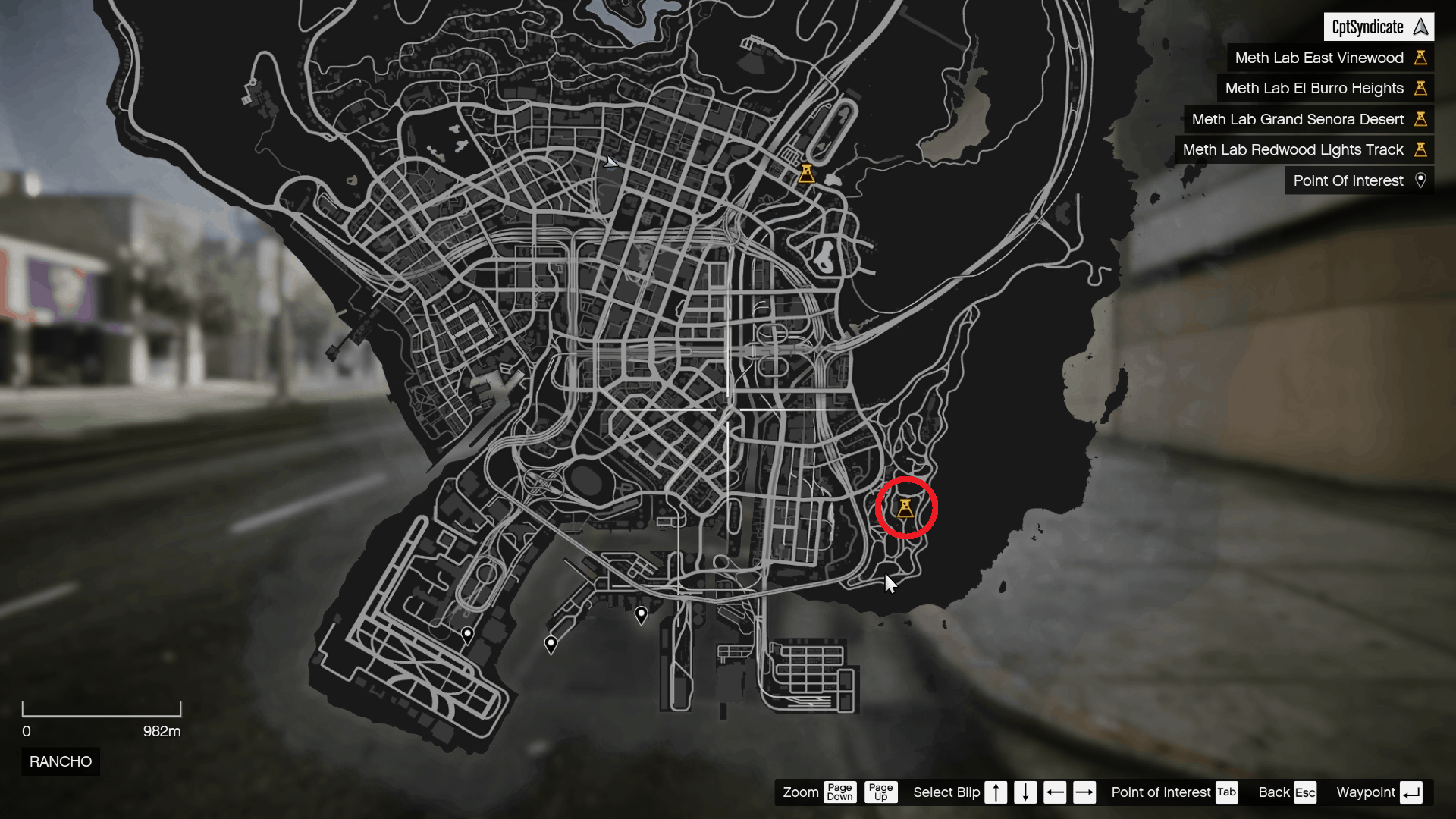Click the pin icon next to Point Of Interest
The width and height of the screenshot is (1456, 819).
point(1421,180)
